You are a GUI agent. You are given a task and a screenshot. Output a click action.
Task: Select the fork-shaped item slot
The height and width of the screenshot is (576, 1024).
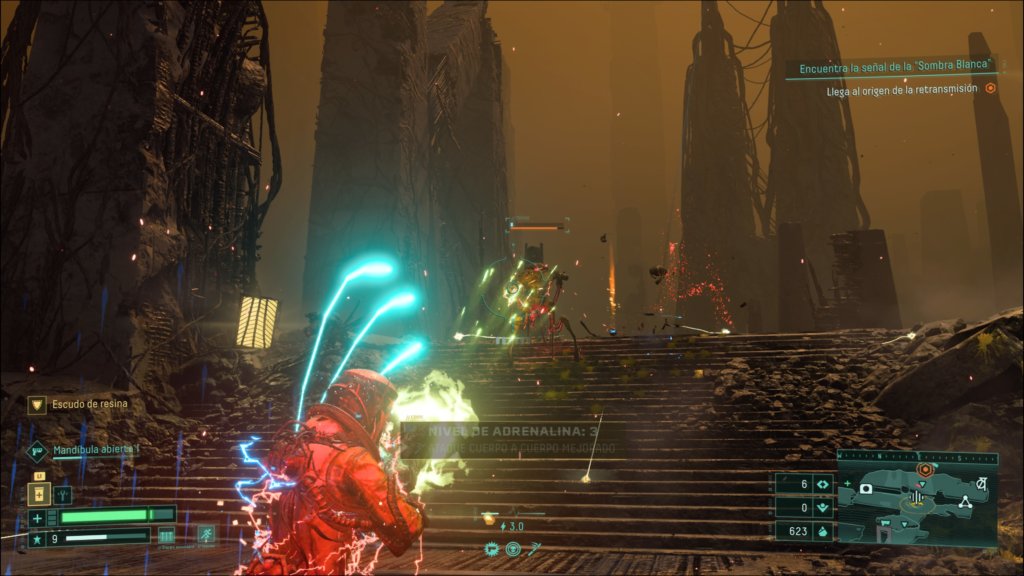(62, 494)
